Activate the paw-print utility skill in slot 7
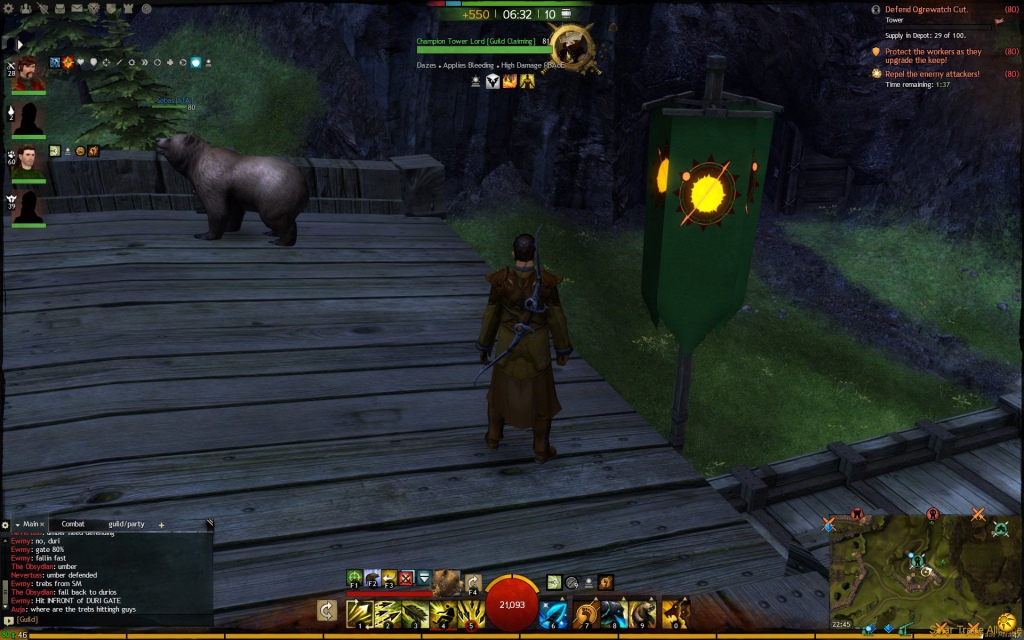 click(585, 610)
